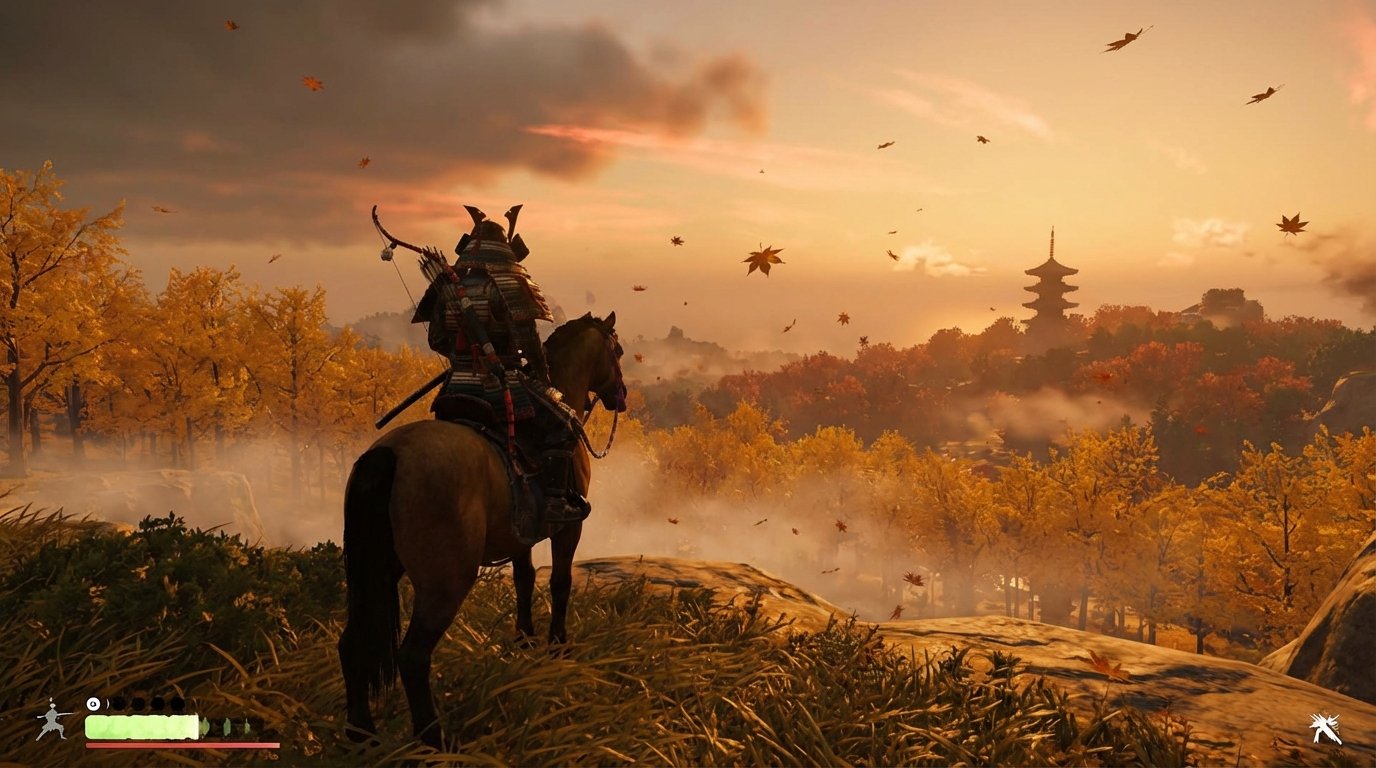Click the filled white Resolve circle
The image size is (1376, 768).
point(93,703)
